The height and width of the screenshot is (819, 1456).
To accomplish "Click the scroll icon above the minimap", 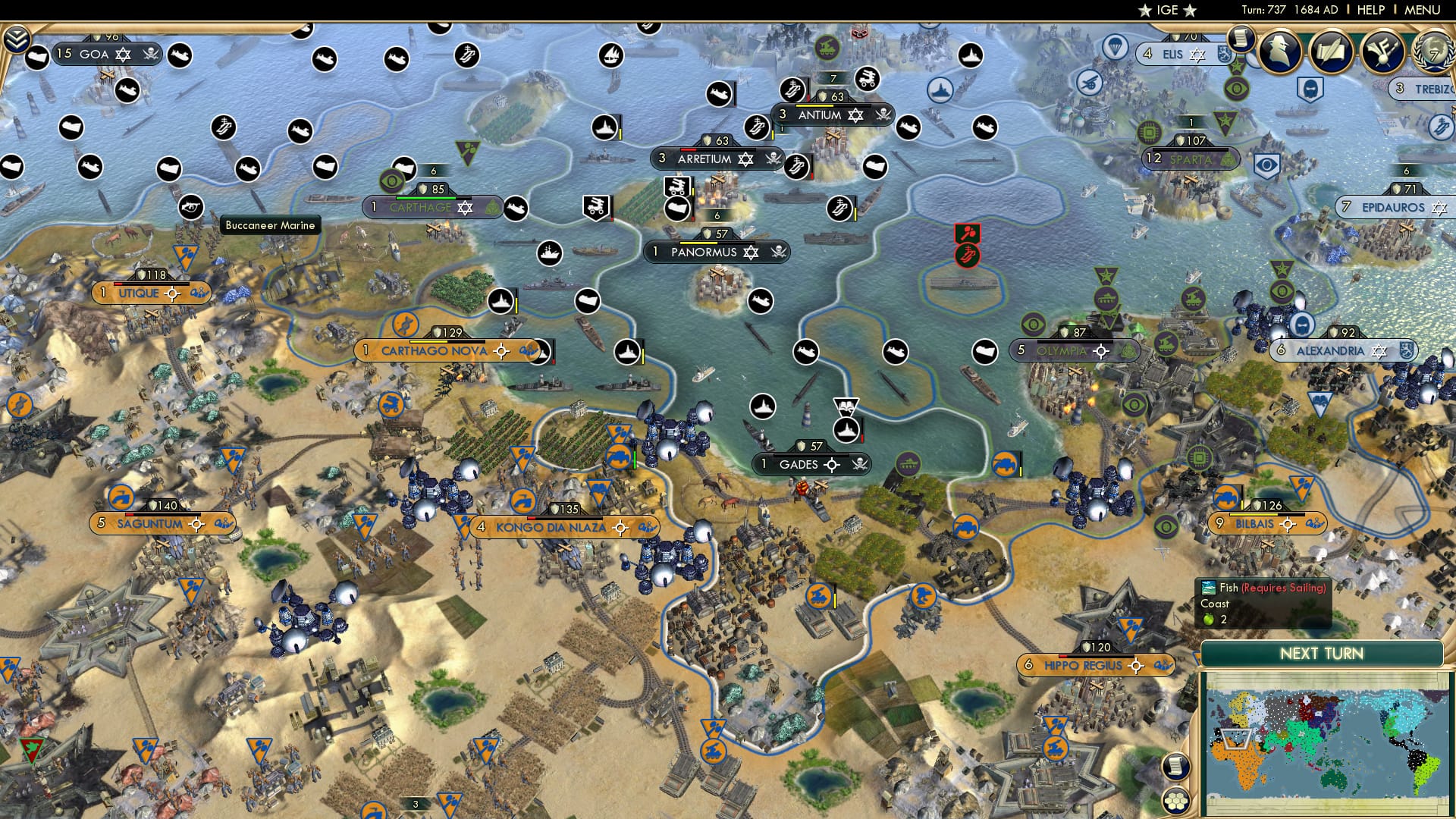I will [x=1177, y=766].
